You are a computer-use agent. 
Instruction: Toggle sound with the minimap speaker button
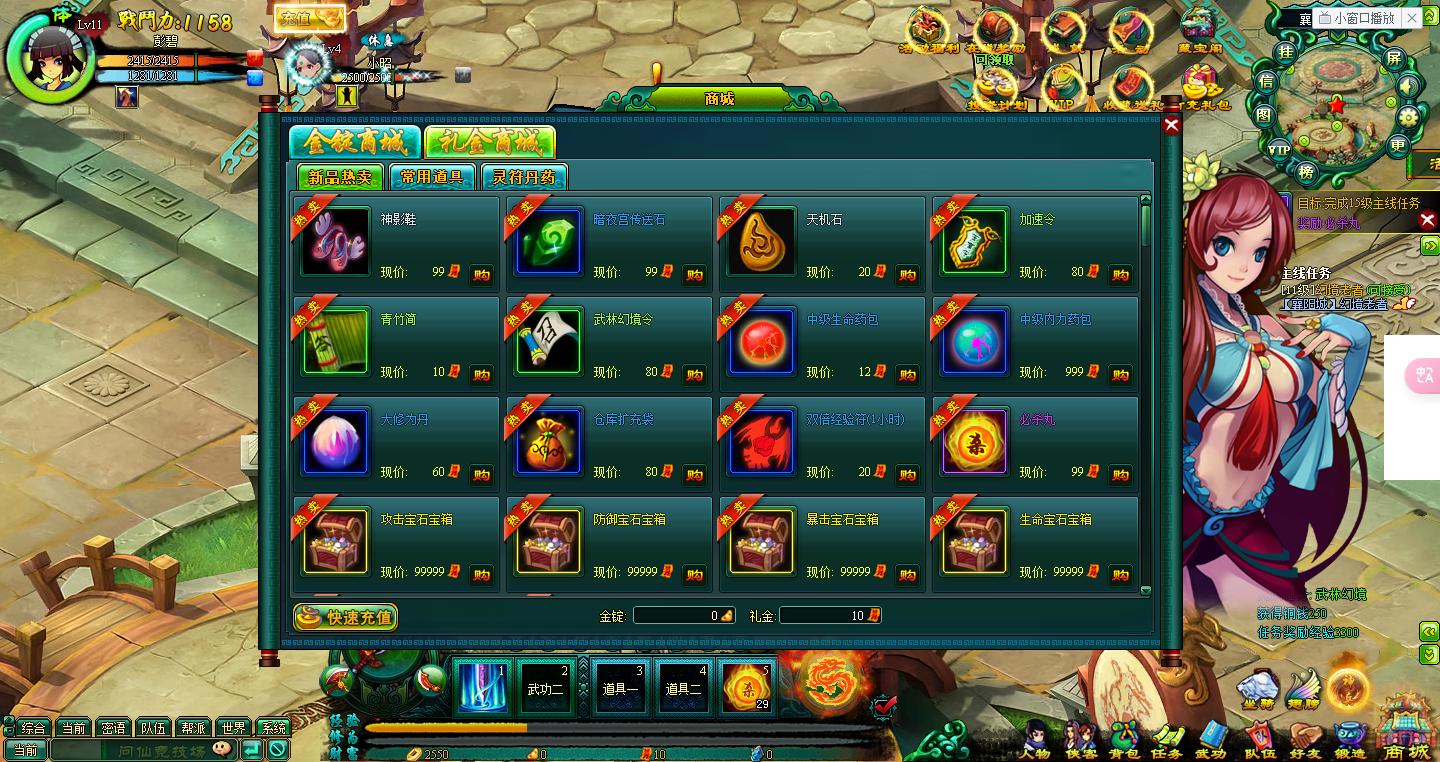1408,87
